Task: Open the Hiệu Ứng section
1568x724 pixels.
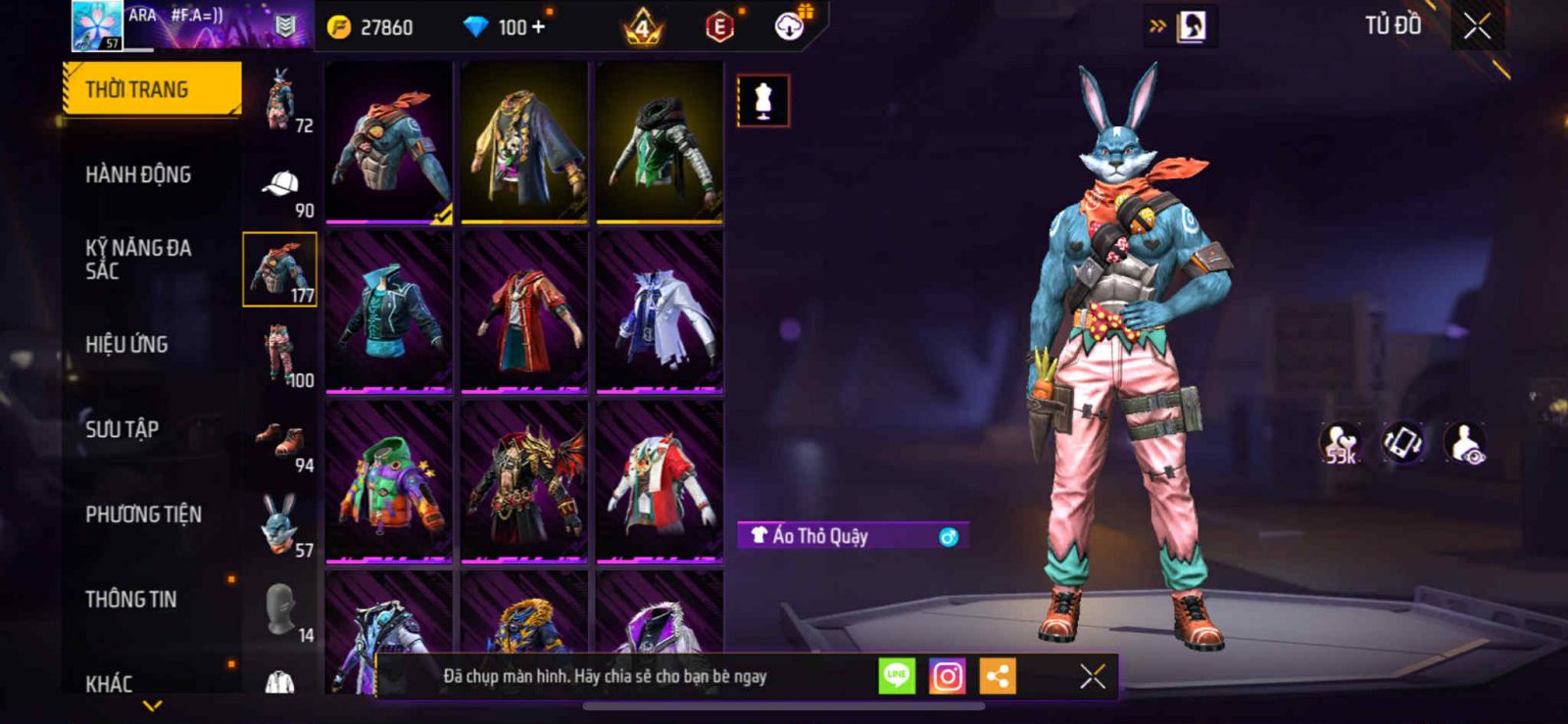Action: [x=126, y=344]
